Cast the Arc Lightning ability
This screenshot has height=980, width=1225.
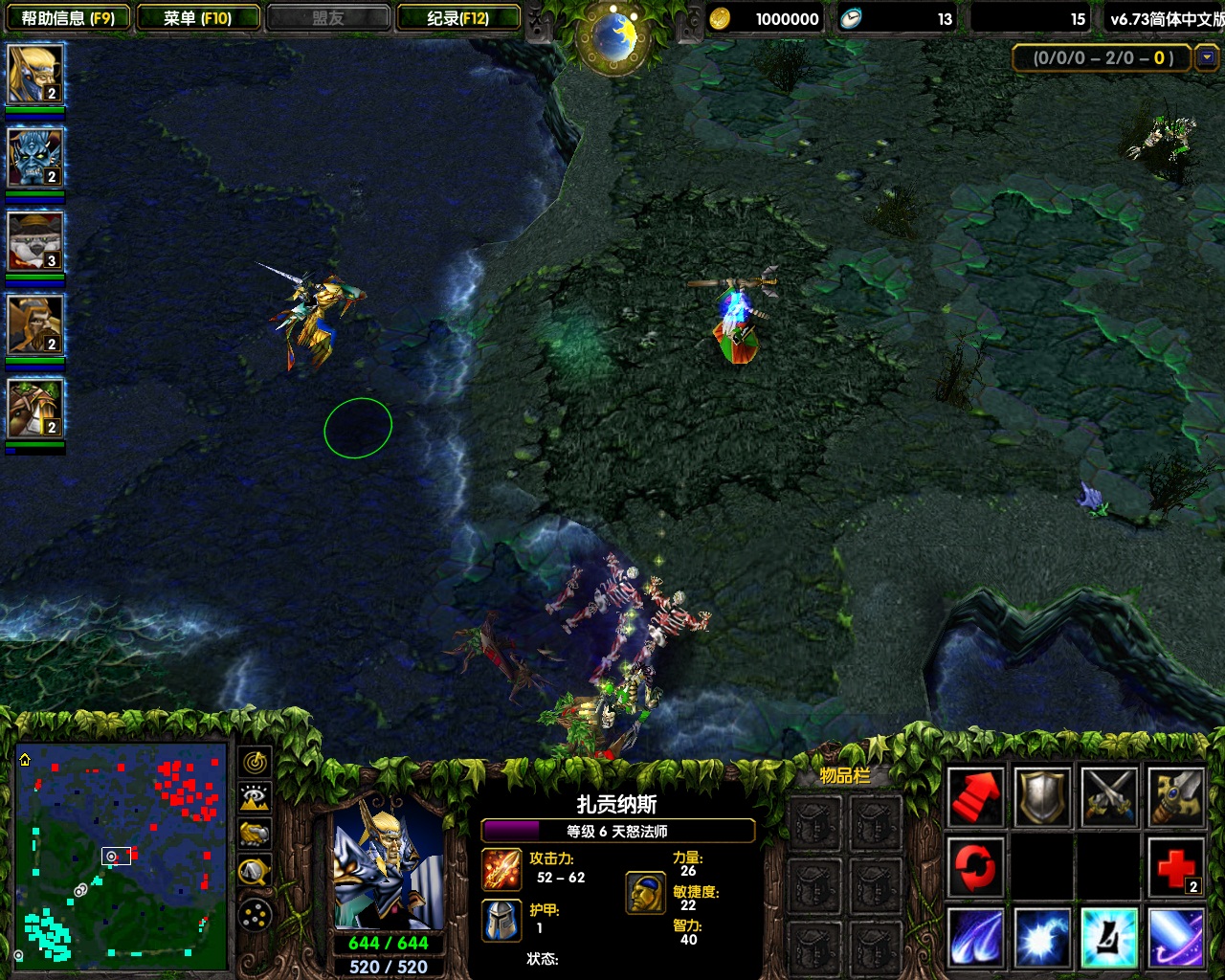click(976, 938)
